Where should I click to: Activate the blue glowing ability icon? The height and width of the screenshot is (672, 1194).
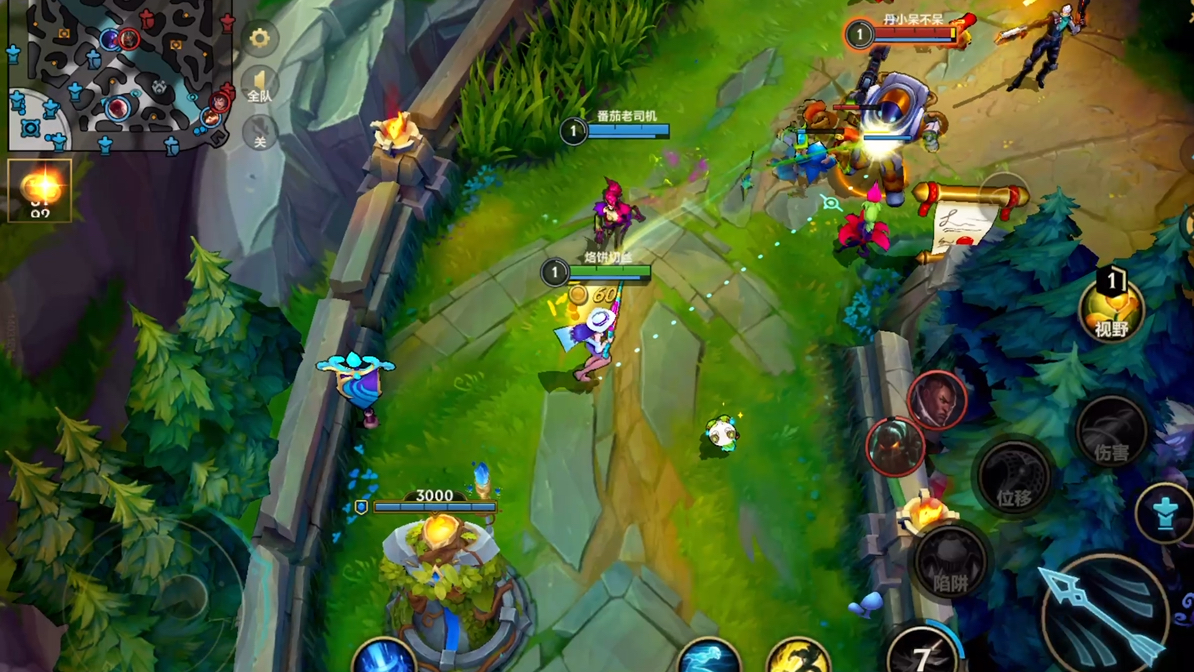(384, 657)
